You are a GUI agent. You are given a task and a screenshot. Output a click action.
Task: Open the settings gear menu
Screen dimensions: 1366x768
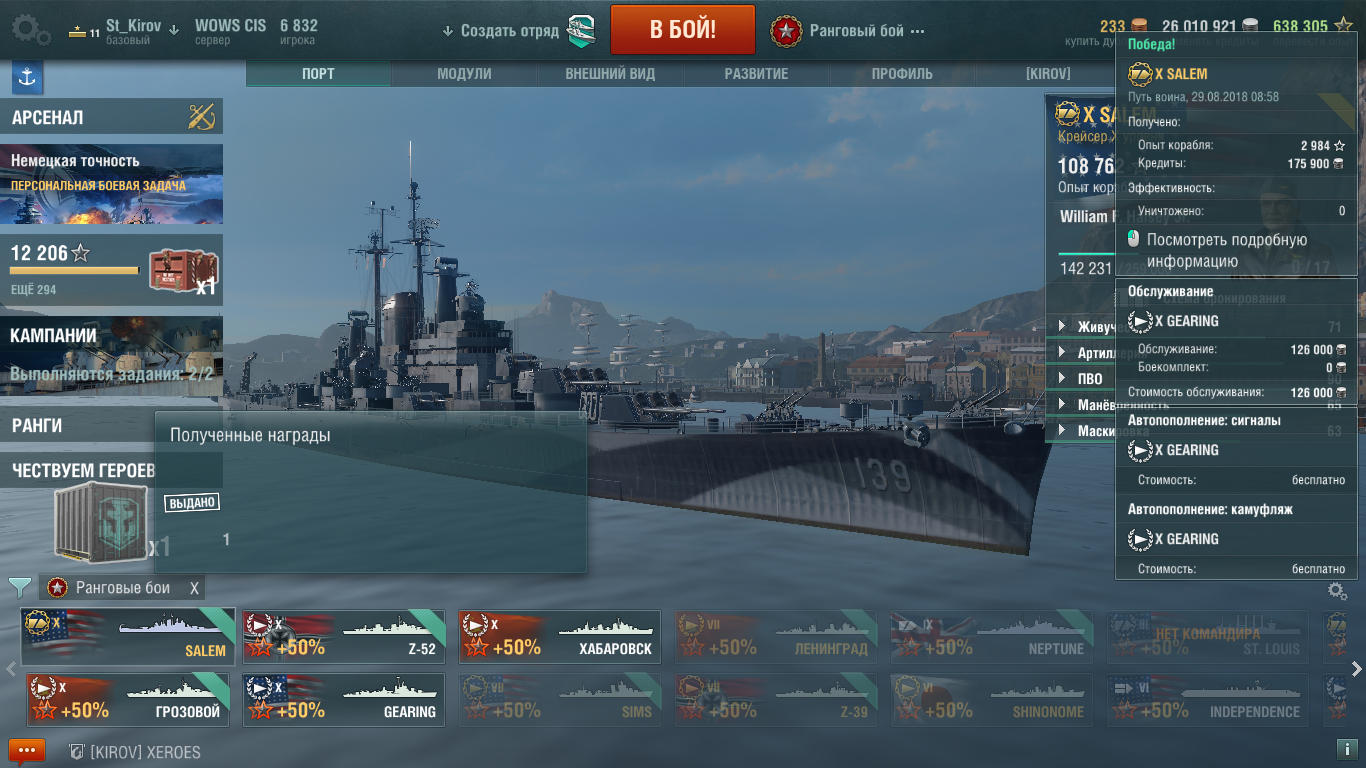click(x=31, y=30)
